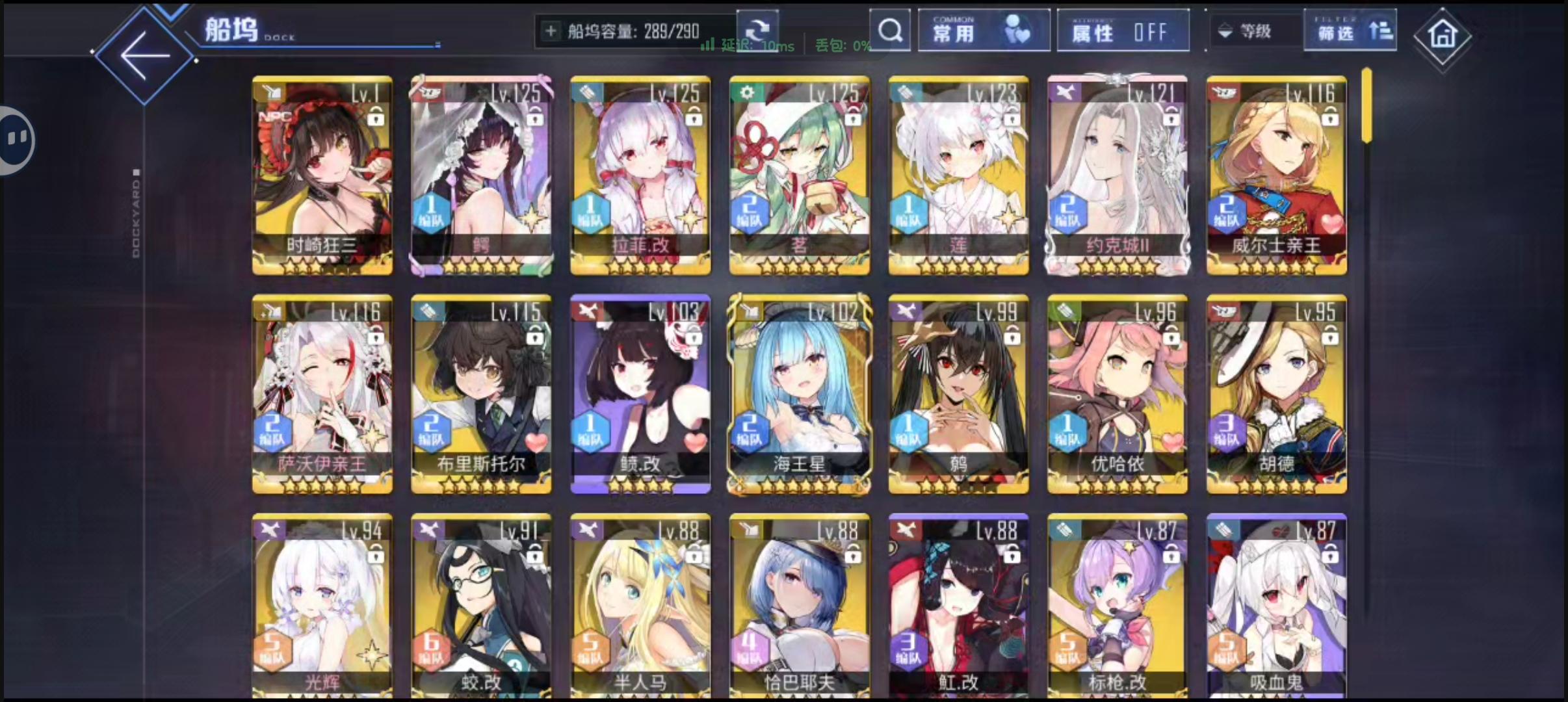The width and height of the screenshot is (1568, 702).
Task: Switch the 常用 COMMON favorites filter
Action: (984, 30)
